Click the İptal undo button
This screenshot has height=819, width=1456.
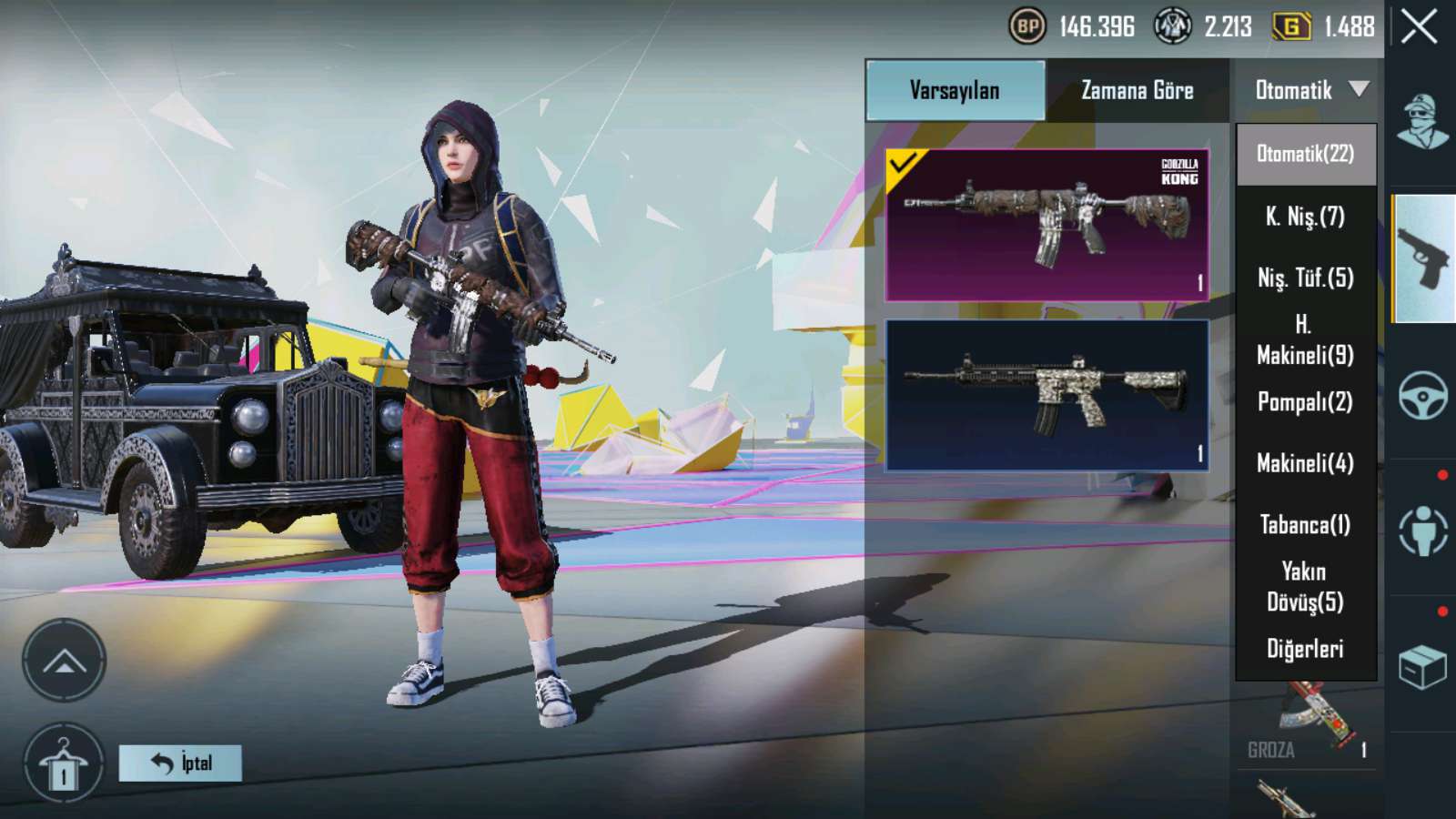coord(180,763)
